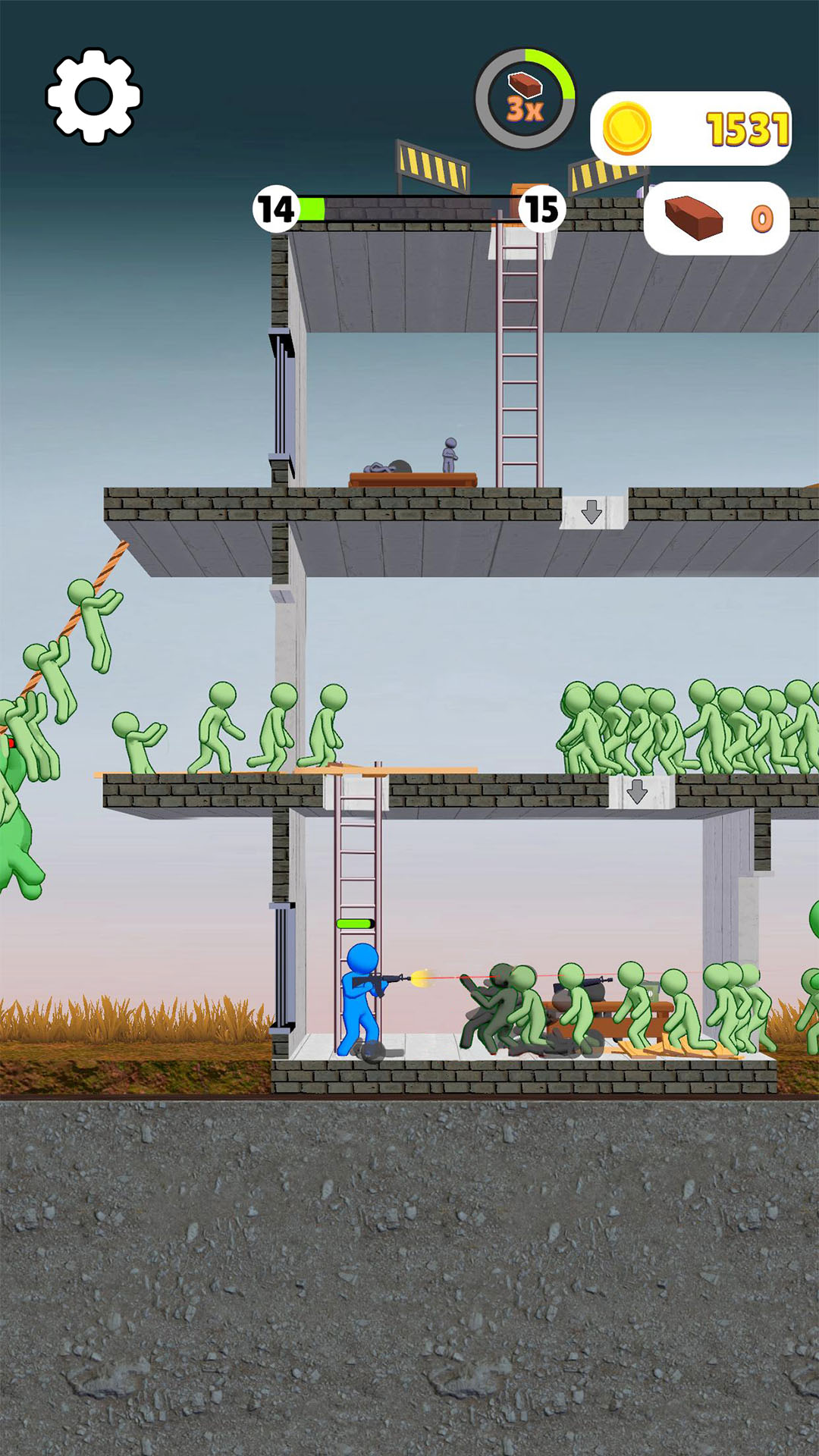819x1456 pixels.
Task: Open the settings gear menu
Action: point(94,96)
